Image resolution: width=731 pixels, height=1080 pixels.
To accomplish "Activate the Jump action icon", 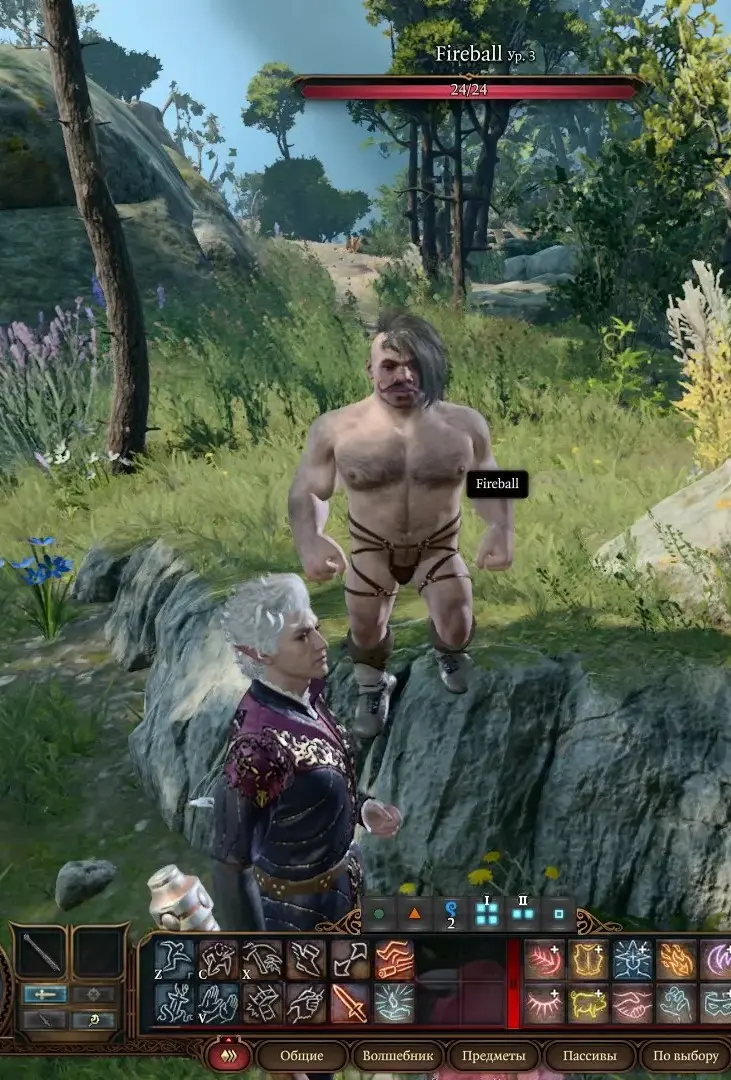I will 174,960.
